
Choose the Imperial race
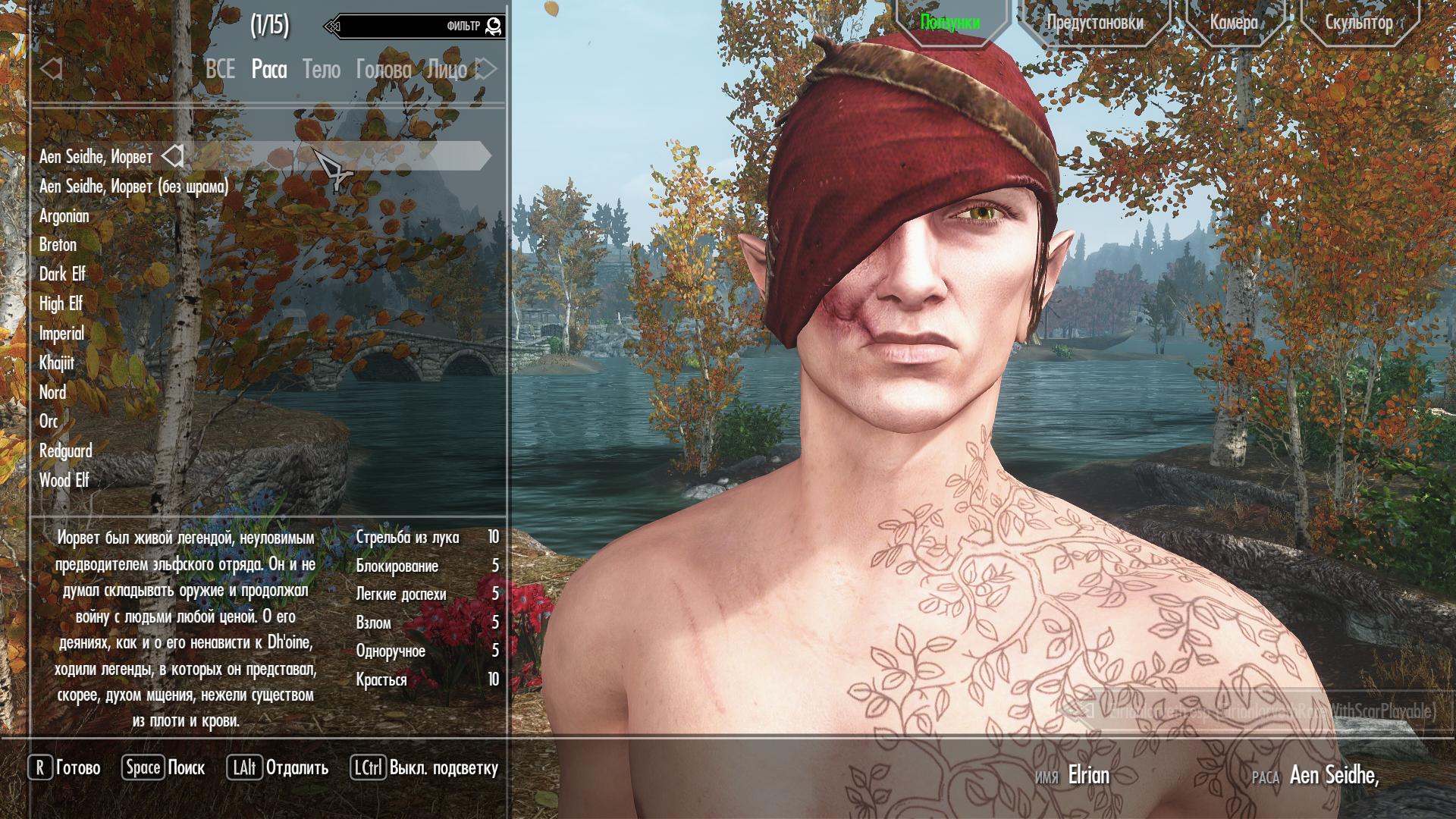coord(61,333)
